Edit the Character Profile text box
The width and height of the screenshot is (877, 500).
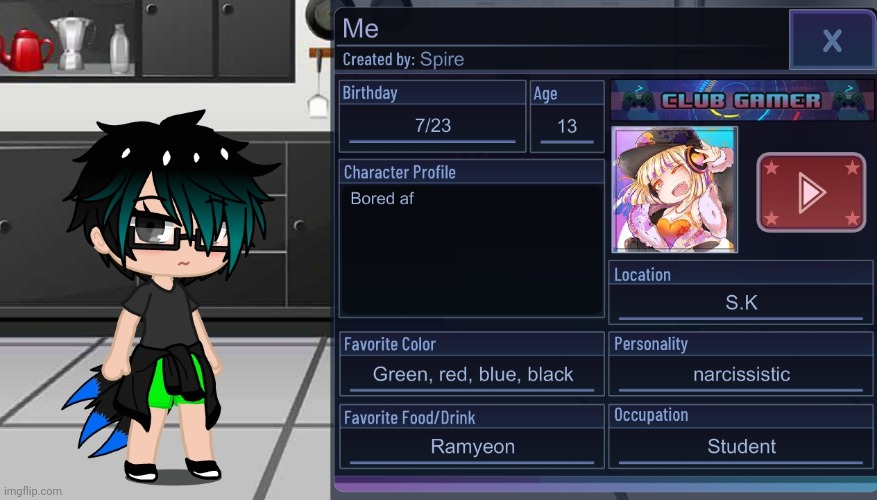tap(471, 250)
